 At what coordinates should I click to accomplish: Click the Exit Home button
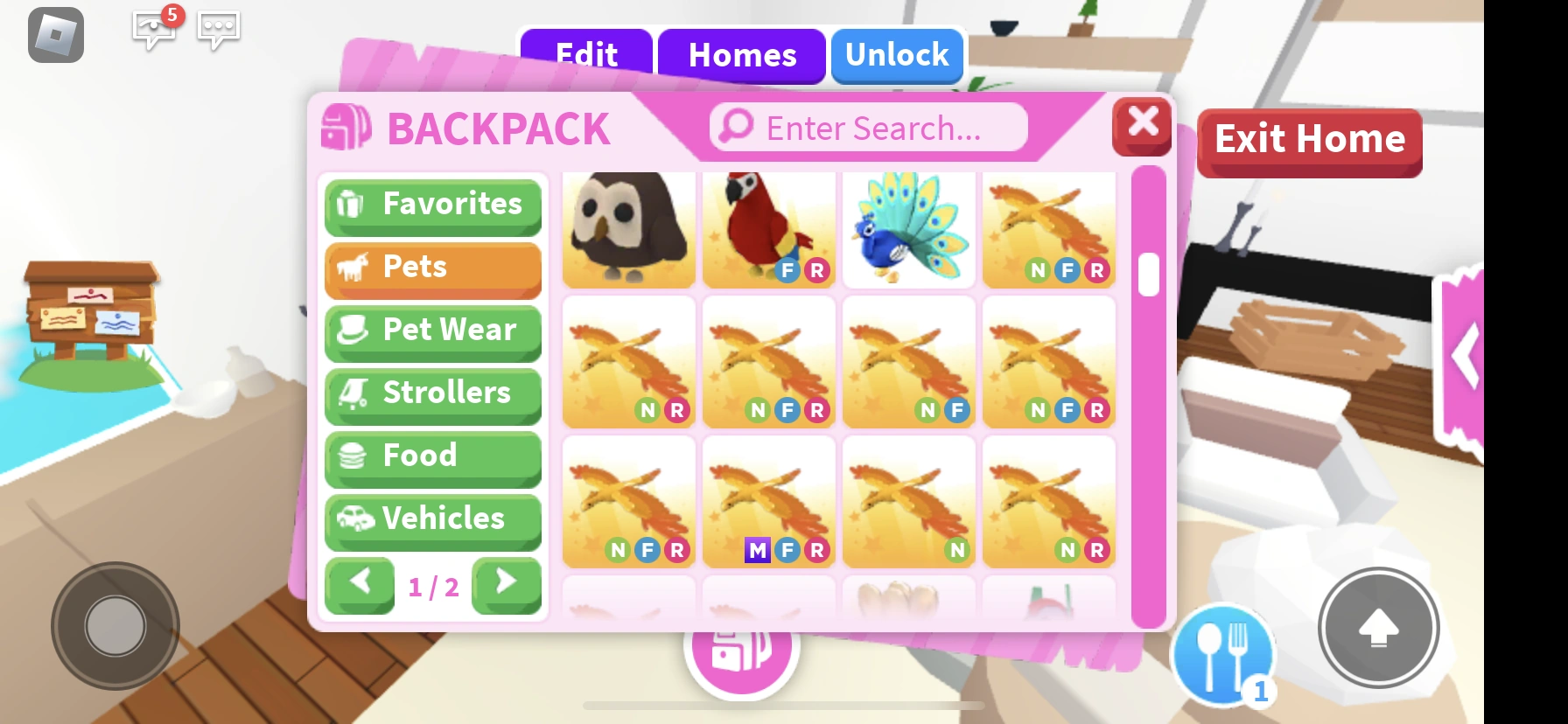pos(1308,138)
